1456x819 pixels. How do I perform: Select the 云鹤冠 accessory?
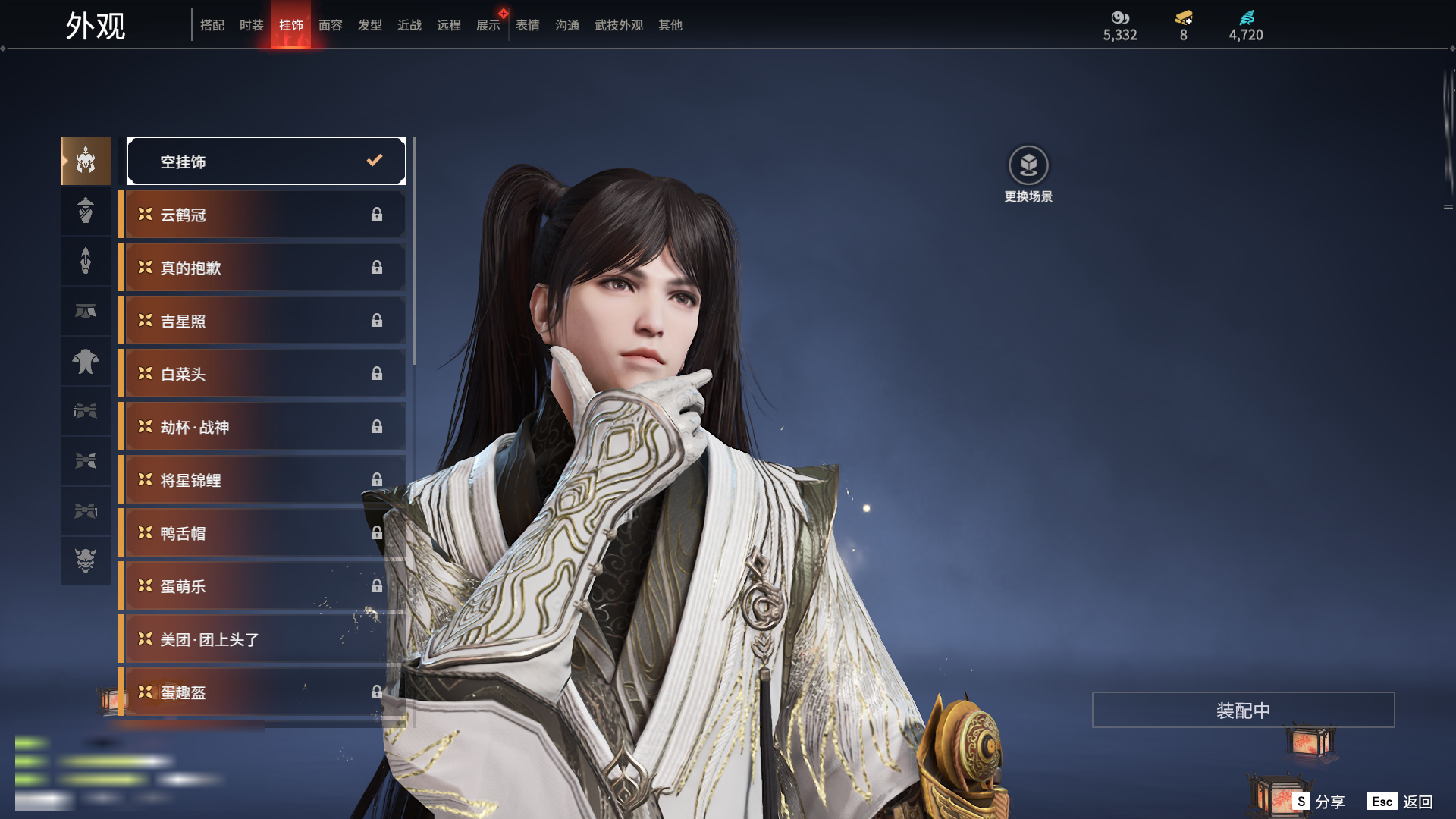click(262, 215)
